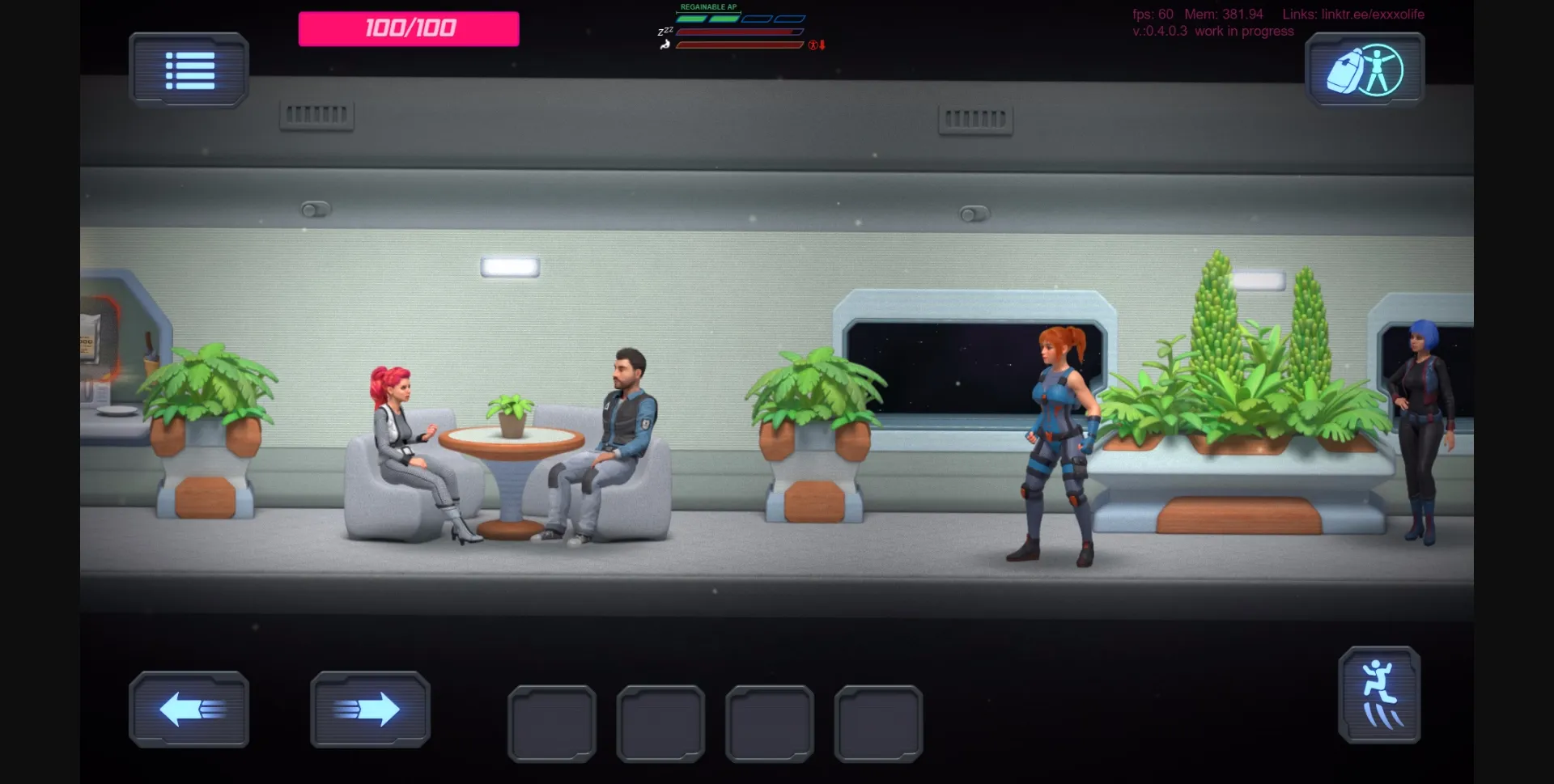
Task: Click the fourth empty quickslot
Action: click(880, 723)
